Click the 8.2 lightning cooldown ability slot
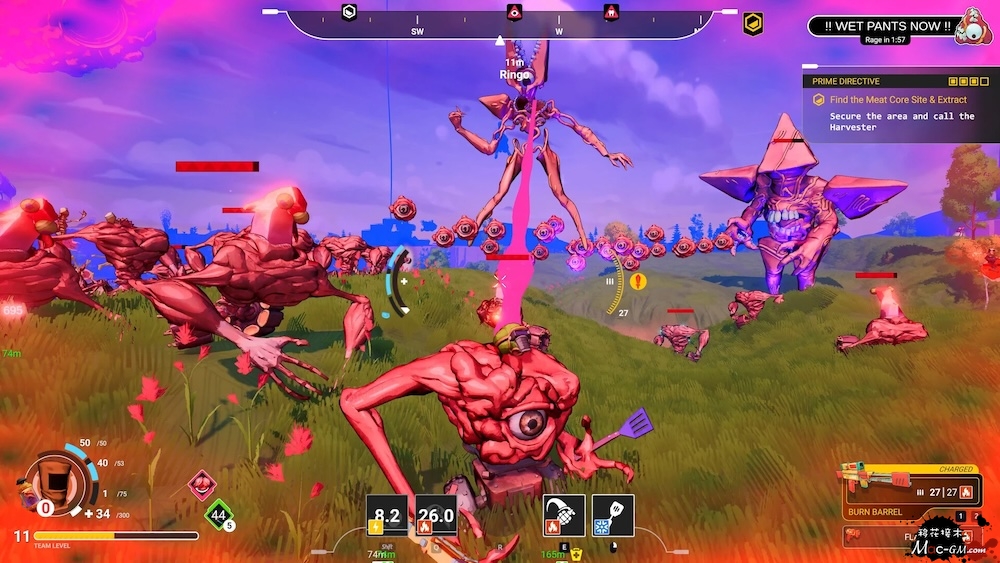Viewport: 1000px width, 563px height. tap(387, 516)
